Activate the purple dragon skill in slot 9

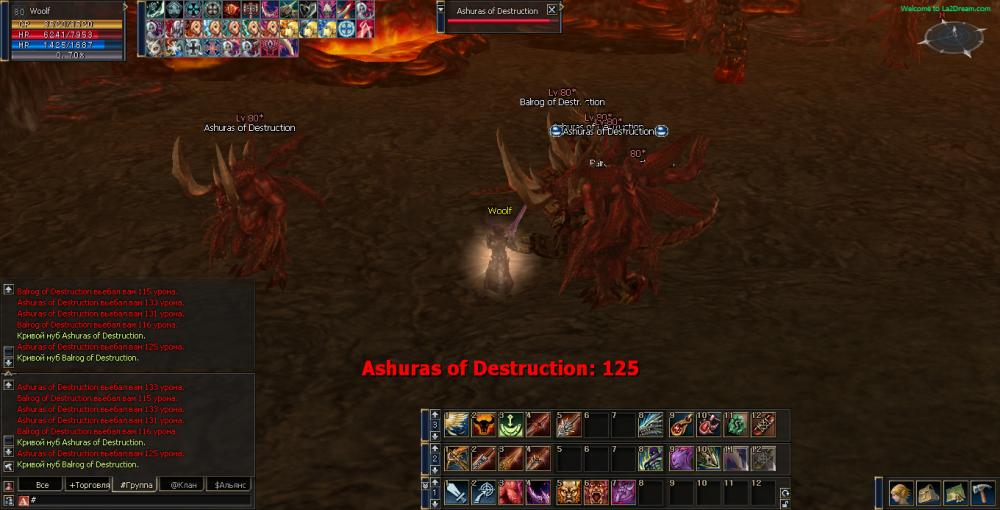[680, 458]
